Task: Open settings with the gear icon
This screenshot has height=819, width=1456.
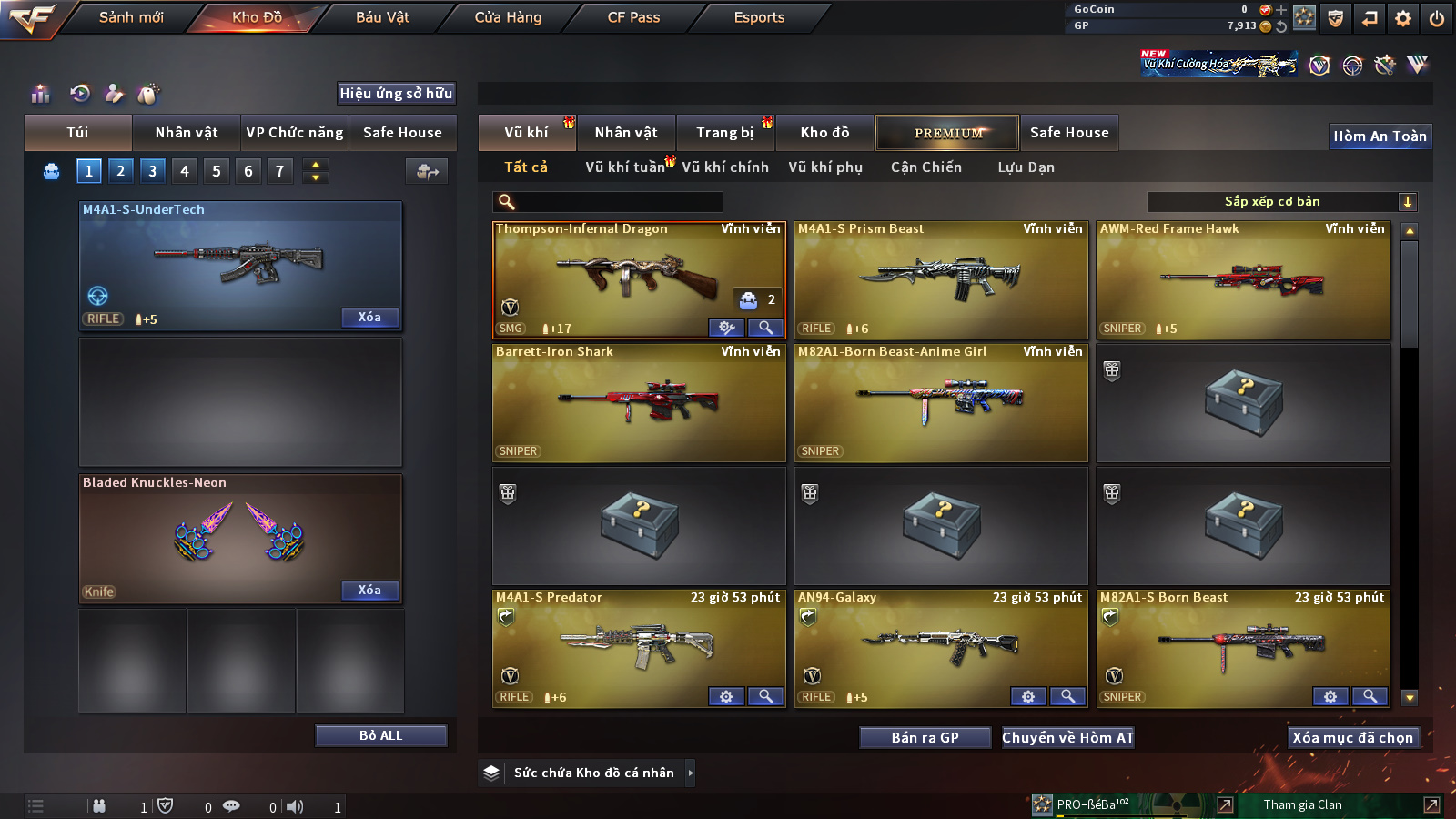Action: [1403, 18]
